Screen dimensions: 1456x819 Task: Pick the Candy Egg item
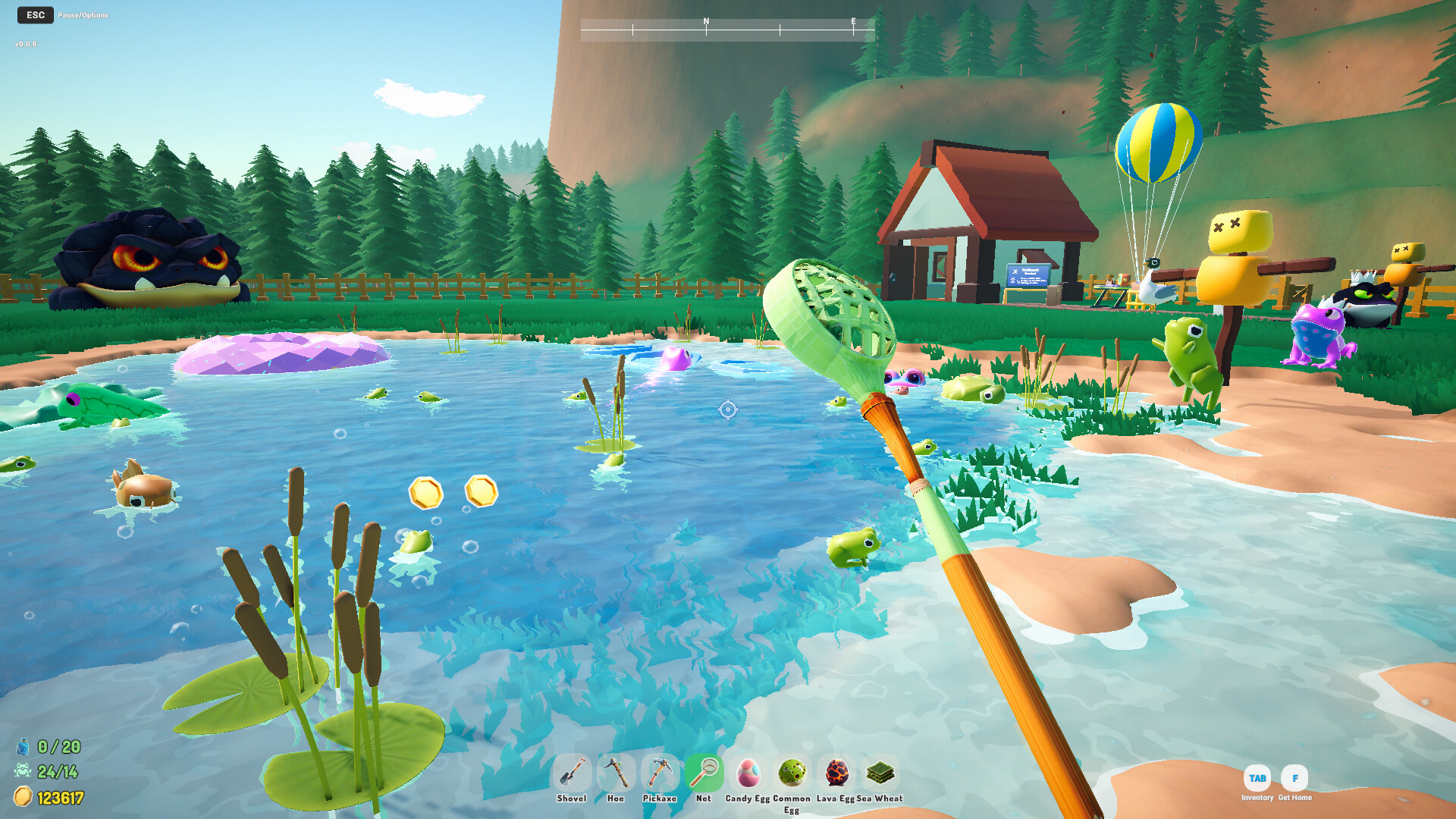coord(748,773)
